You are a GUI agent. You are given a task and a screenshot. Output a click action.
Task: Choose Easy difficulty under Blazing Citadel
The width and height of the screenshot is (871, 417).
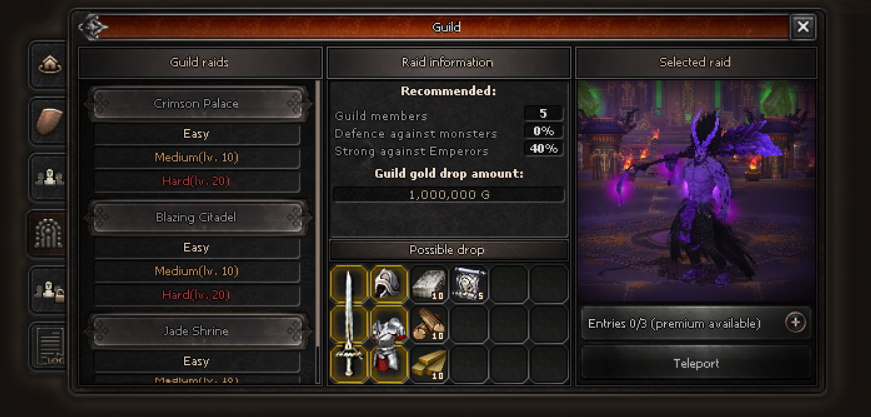coord(196,248)
